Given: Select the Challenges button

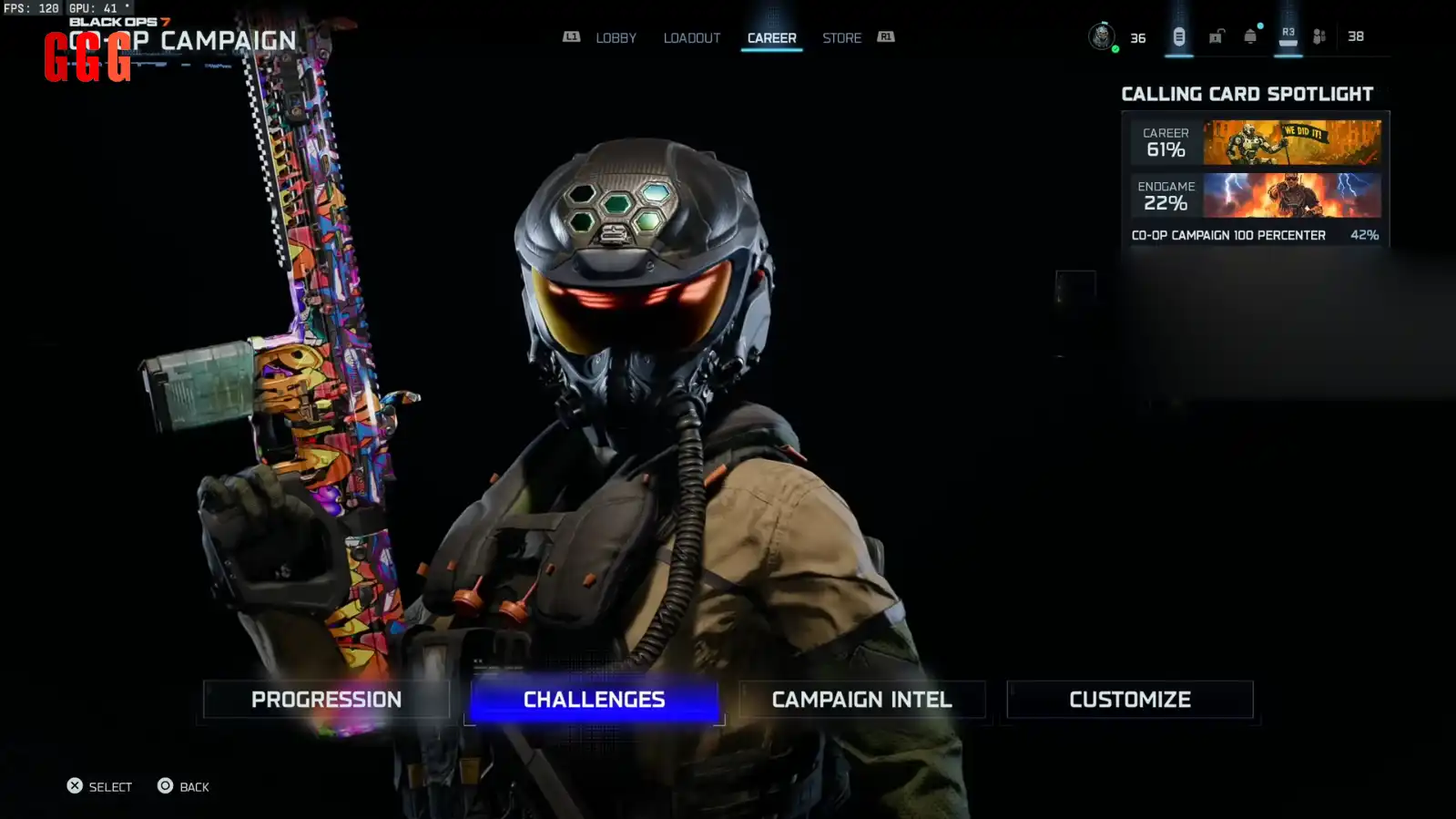Looking at the screenshot, I should 594,700.
